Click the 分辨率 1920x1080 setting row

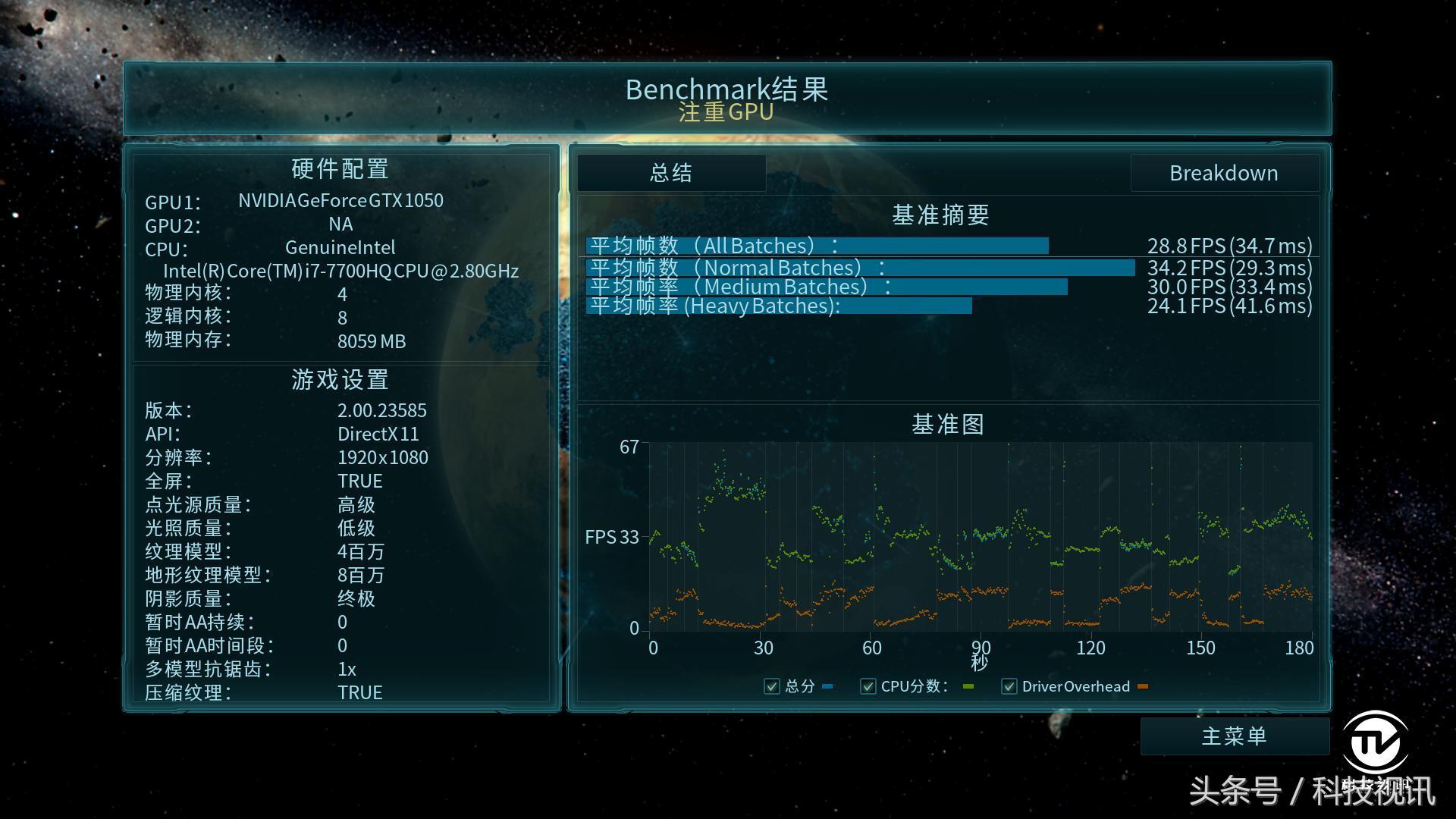click(288, 457)
